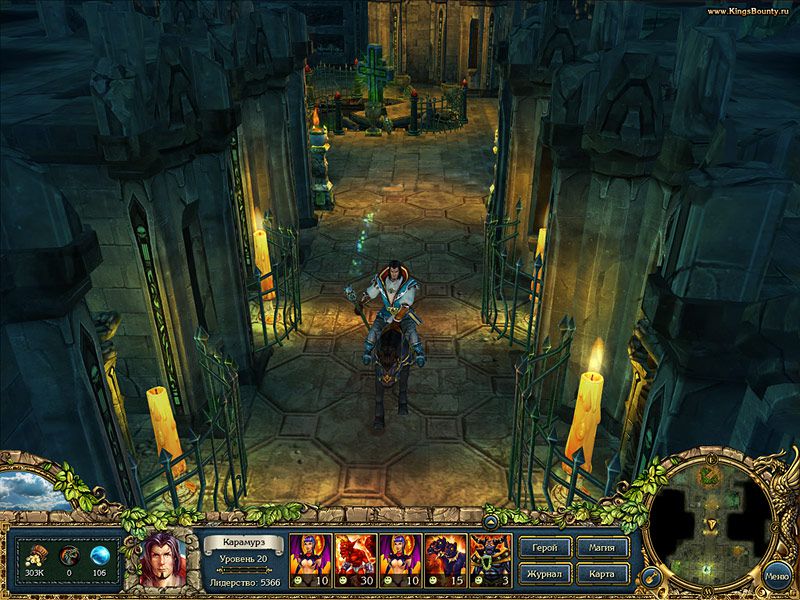Open the Меню button by the minimap
Screen dimensions: 800x600
pyautogui.click(x=776, y=576)
